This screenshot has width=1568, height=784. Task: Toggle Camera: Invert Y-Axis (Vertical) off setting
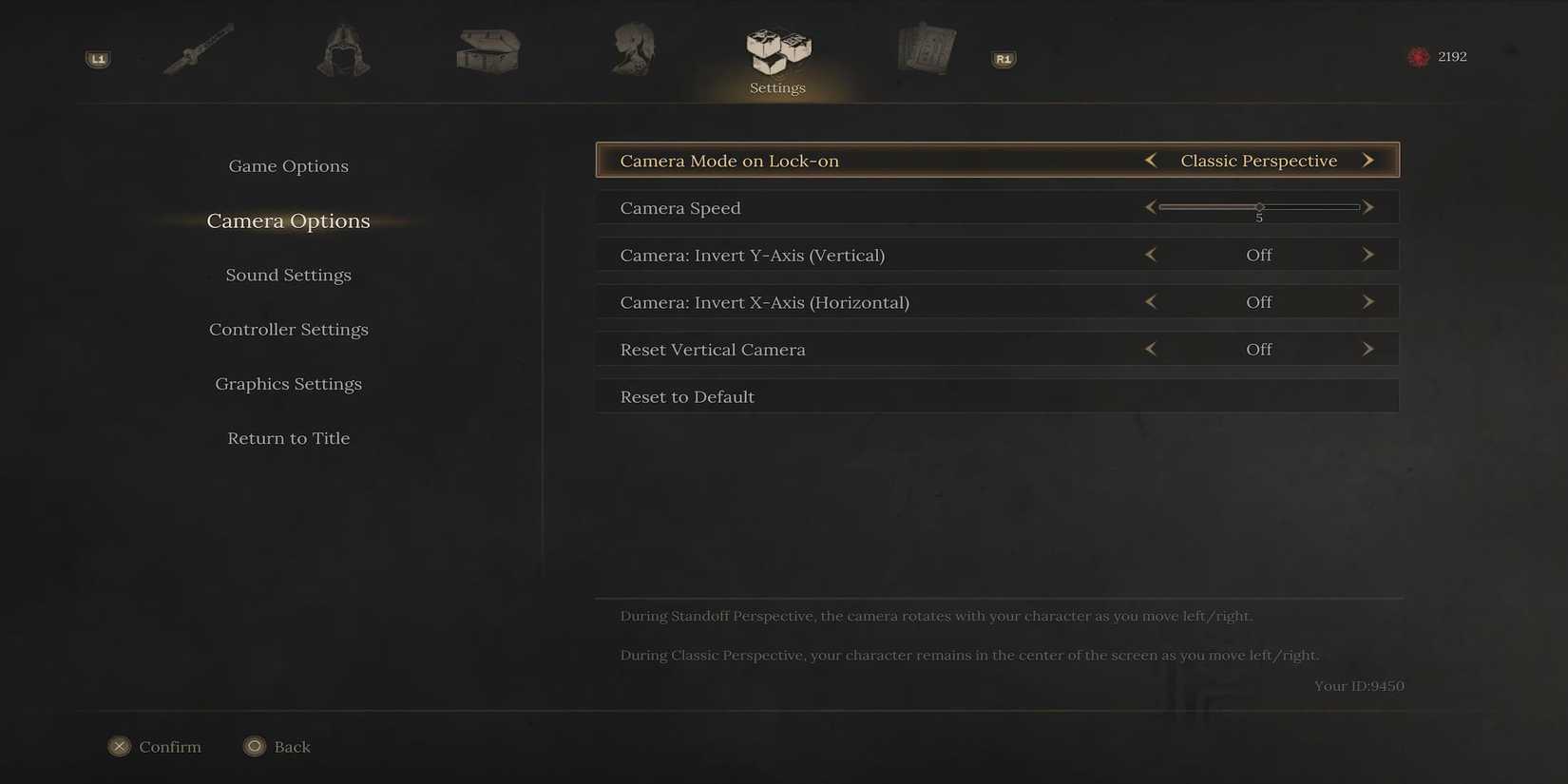(x=1258, y=254)
